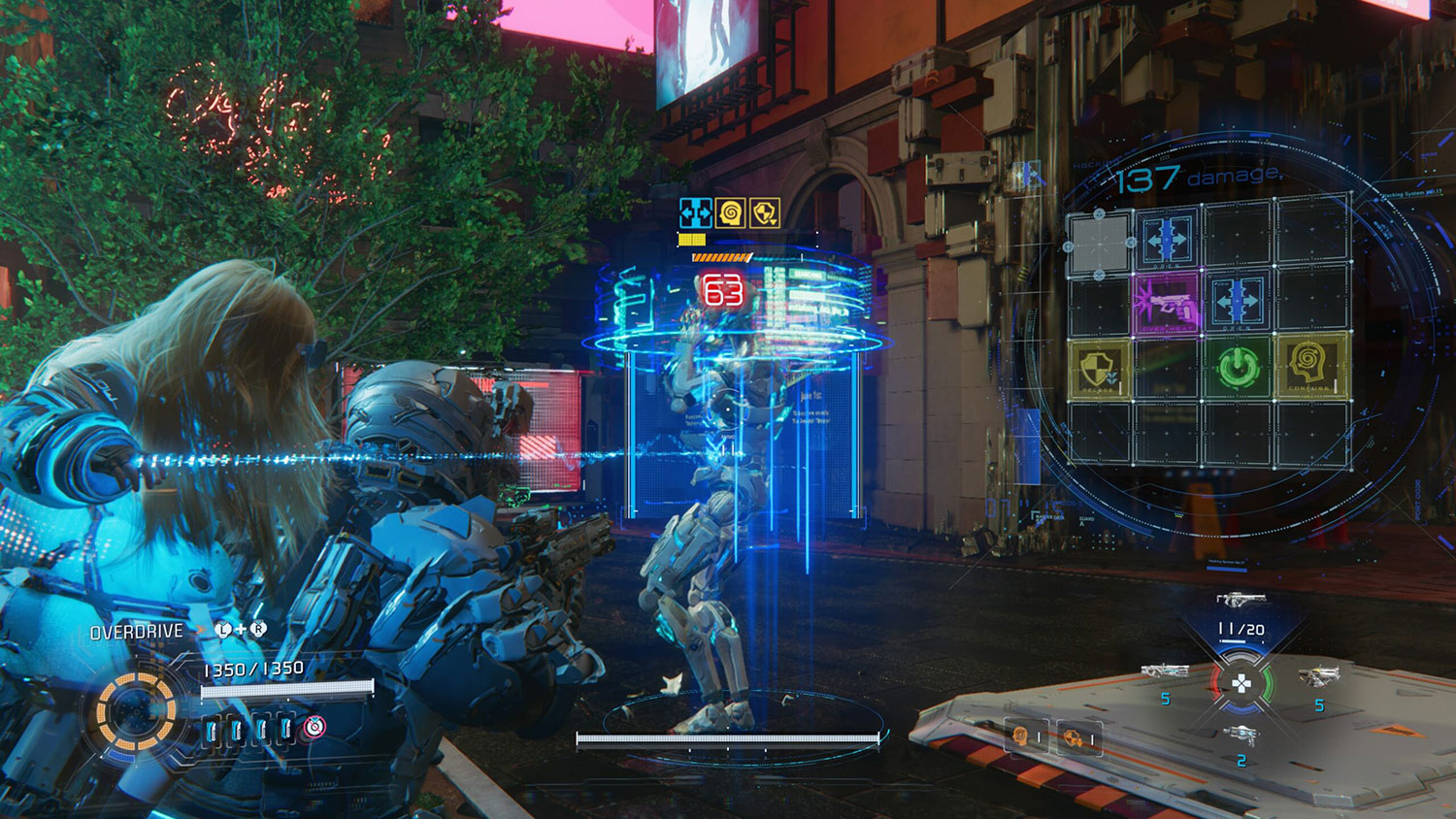This screenshot has width=1456, height=819.
Task: Click the circular orange Overdrive emblem
Action: click(135, 713)
